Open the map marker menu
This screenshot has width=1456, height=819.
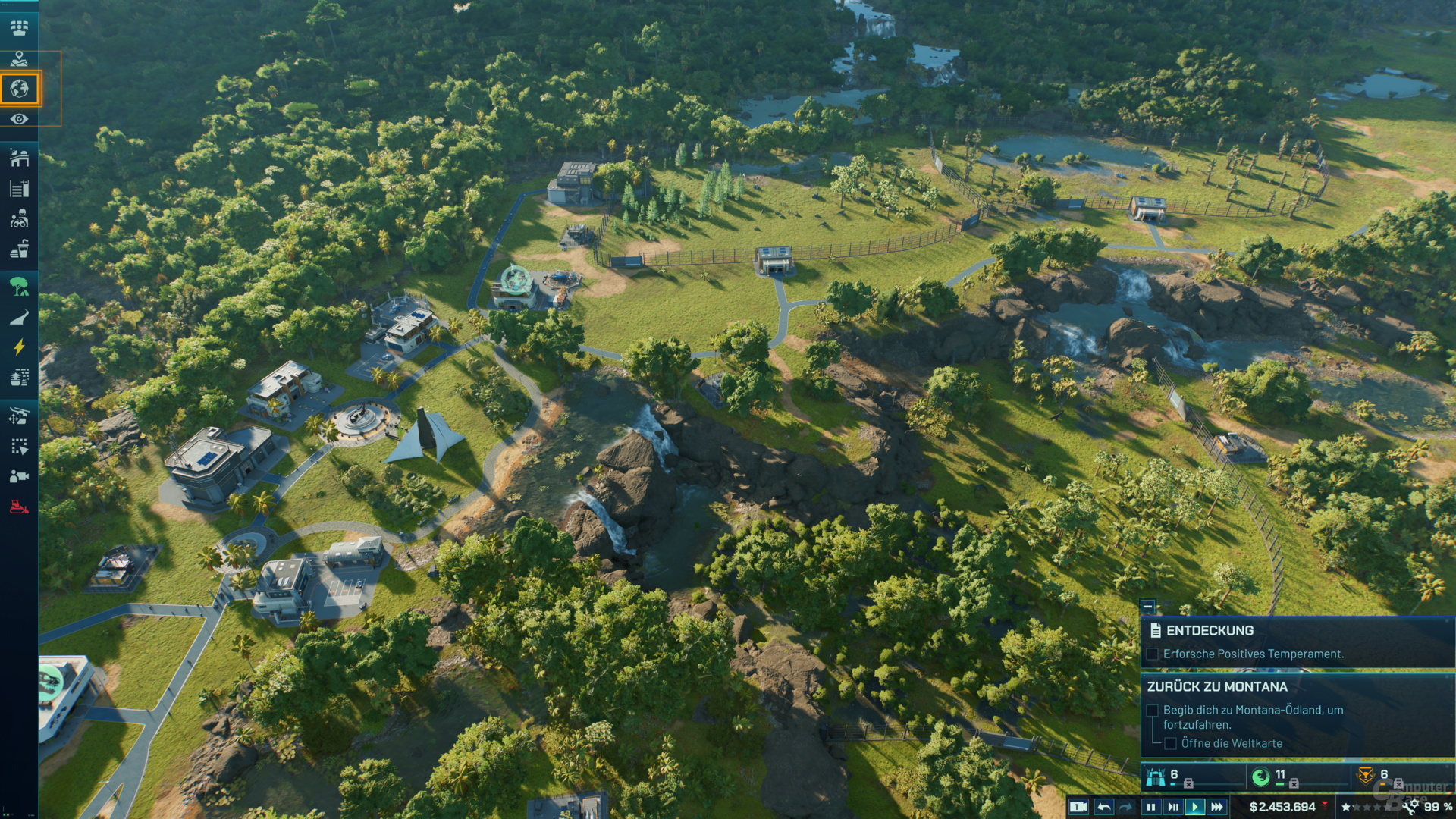20,58
